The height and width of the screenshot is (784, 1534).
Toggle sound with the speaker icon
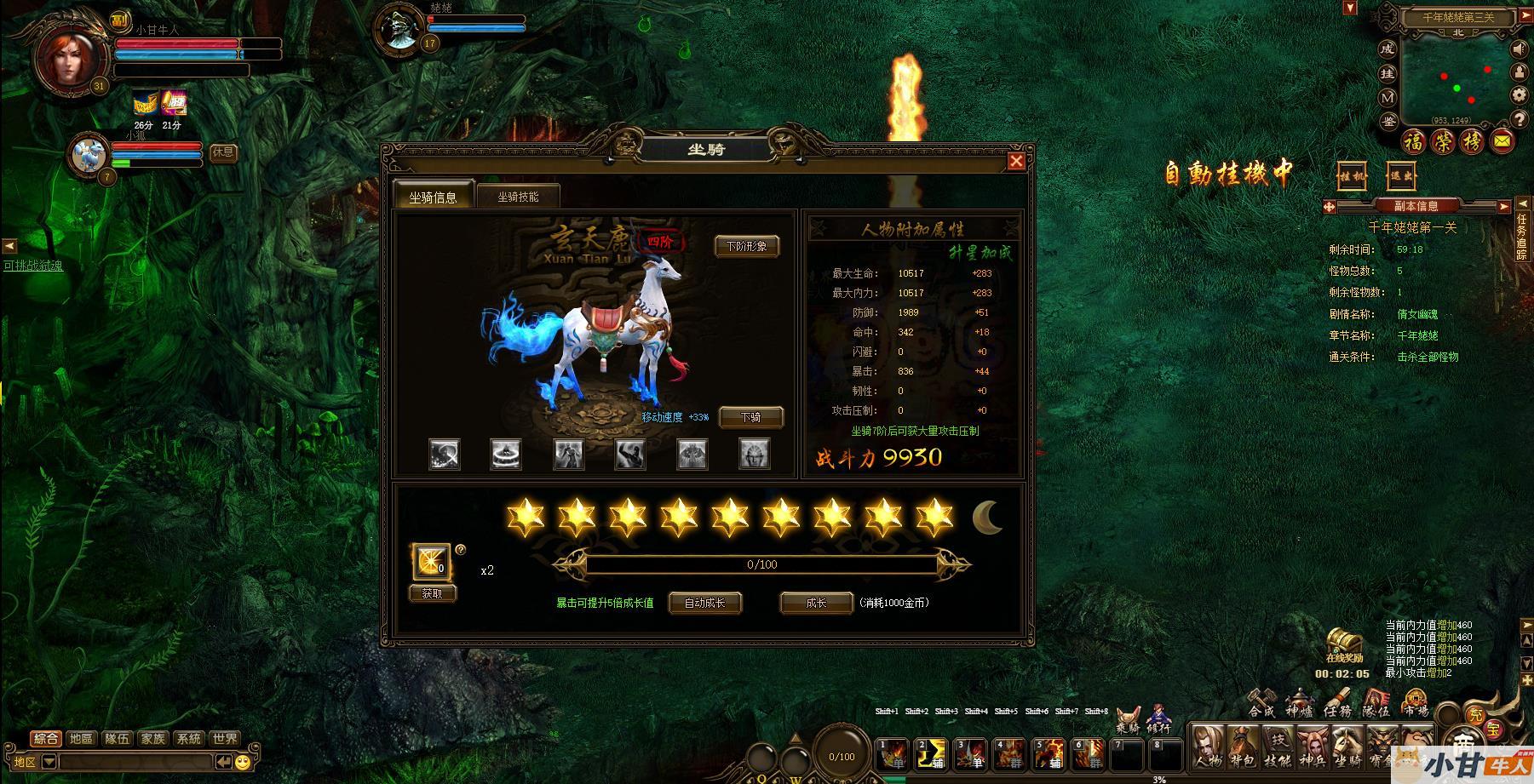click(1519, 49)
